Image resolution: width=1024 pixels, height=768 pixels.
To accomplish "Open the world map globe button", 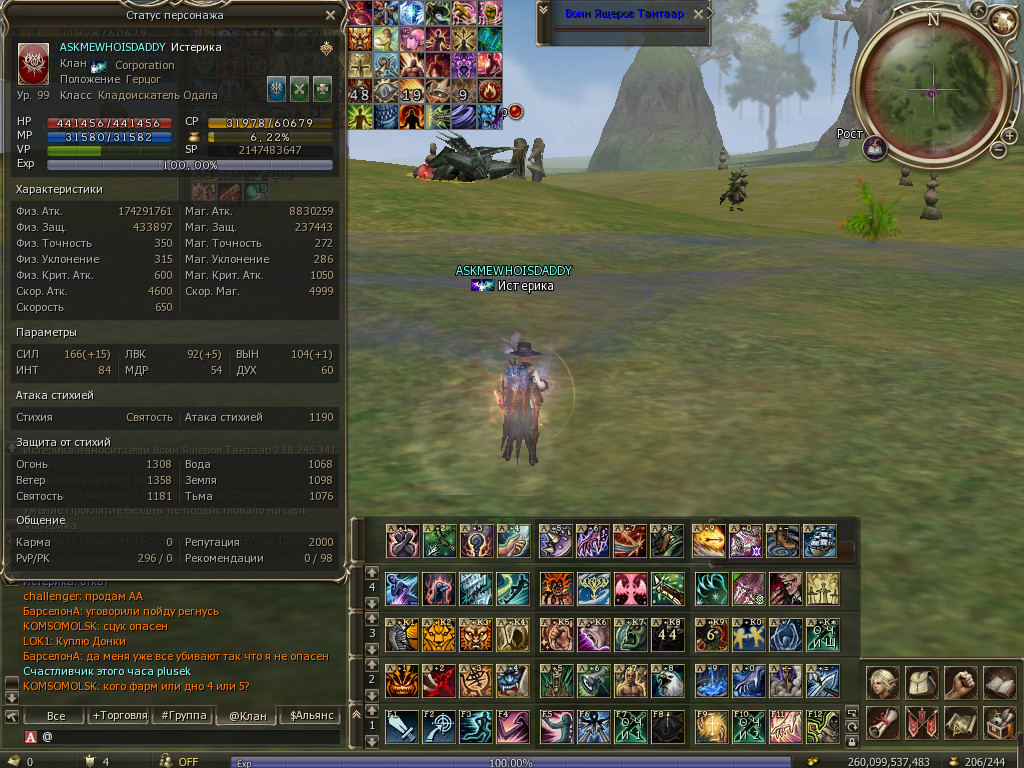I will point(1002,20).
